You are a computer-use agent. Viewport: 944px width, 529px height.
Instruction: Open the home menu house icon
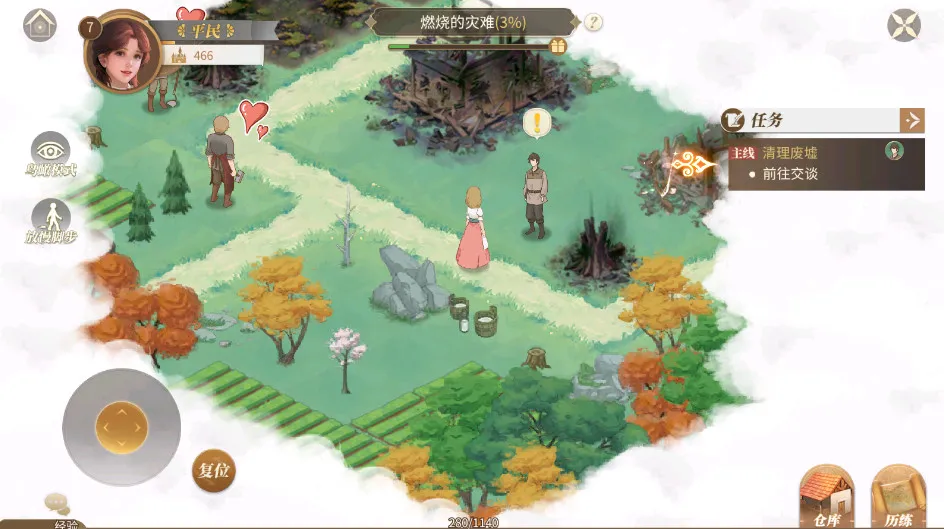pyautogui.click(x=40, y=24)
